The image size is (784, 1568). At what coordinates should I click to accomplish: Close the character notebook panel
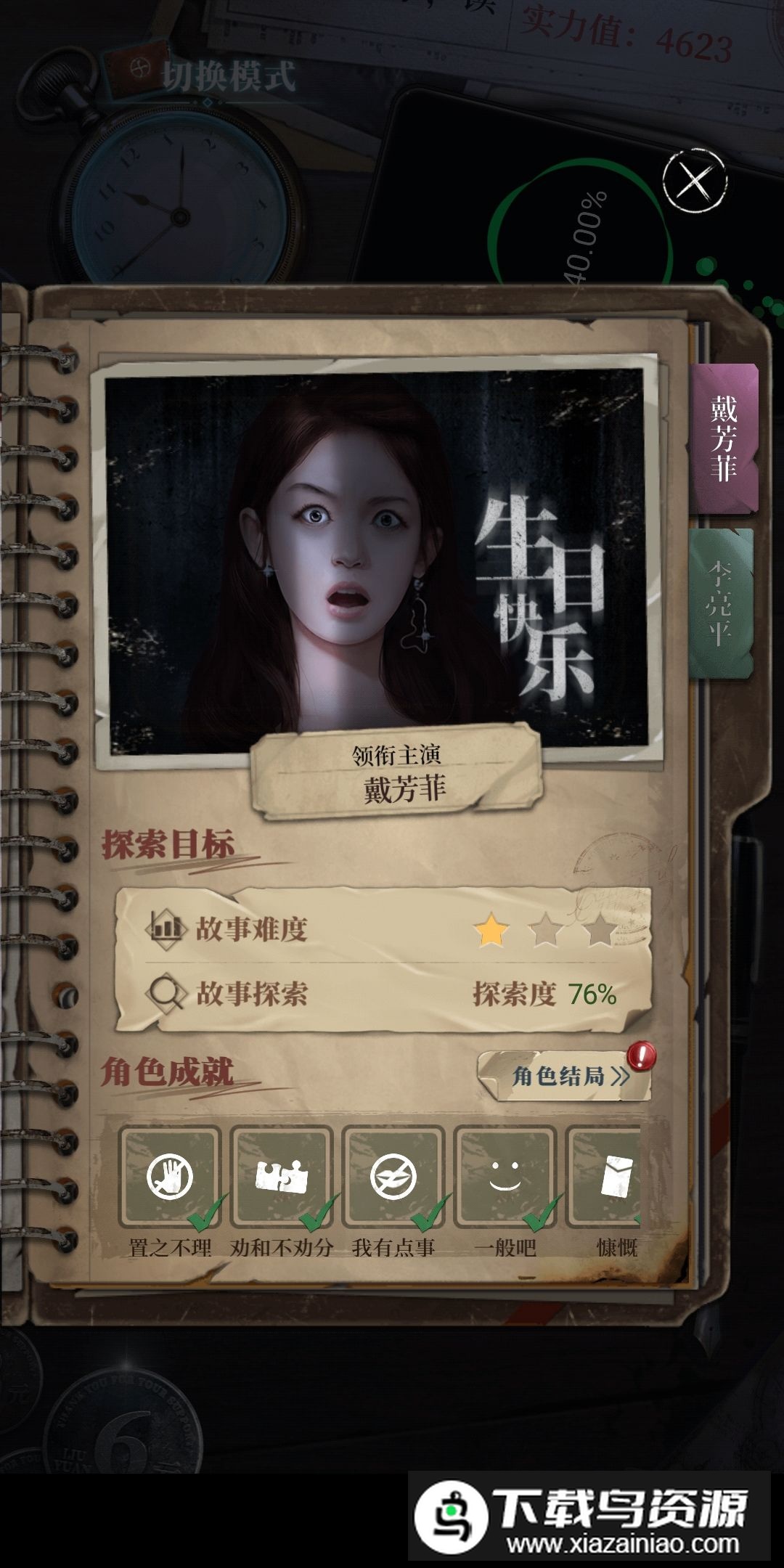pos(695,181)
